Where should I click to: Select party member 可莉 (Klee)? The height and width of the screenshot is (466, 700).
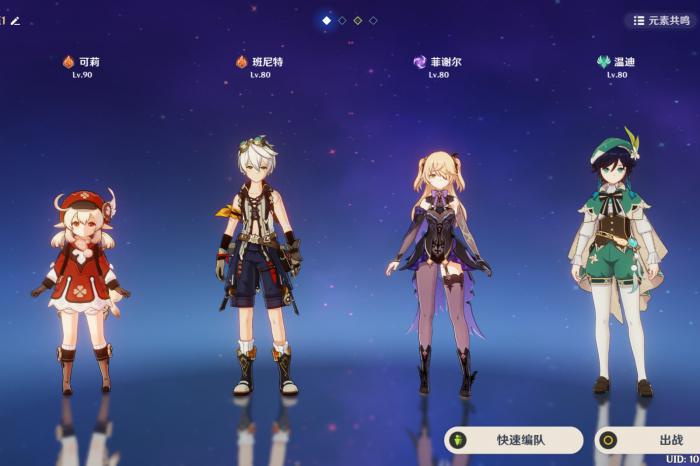[x=80, y=290]
